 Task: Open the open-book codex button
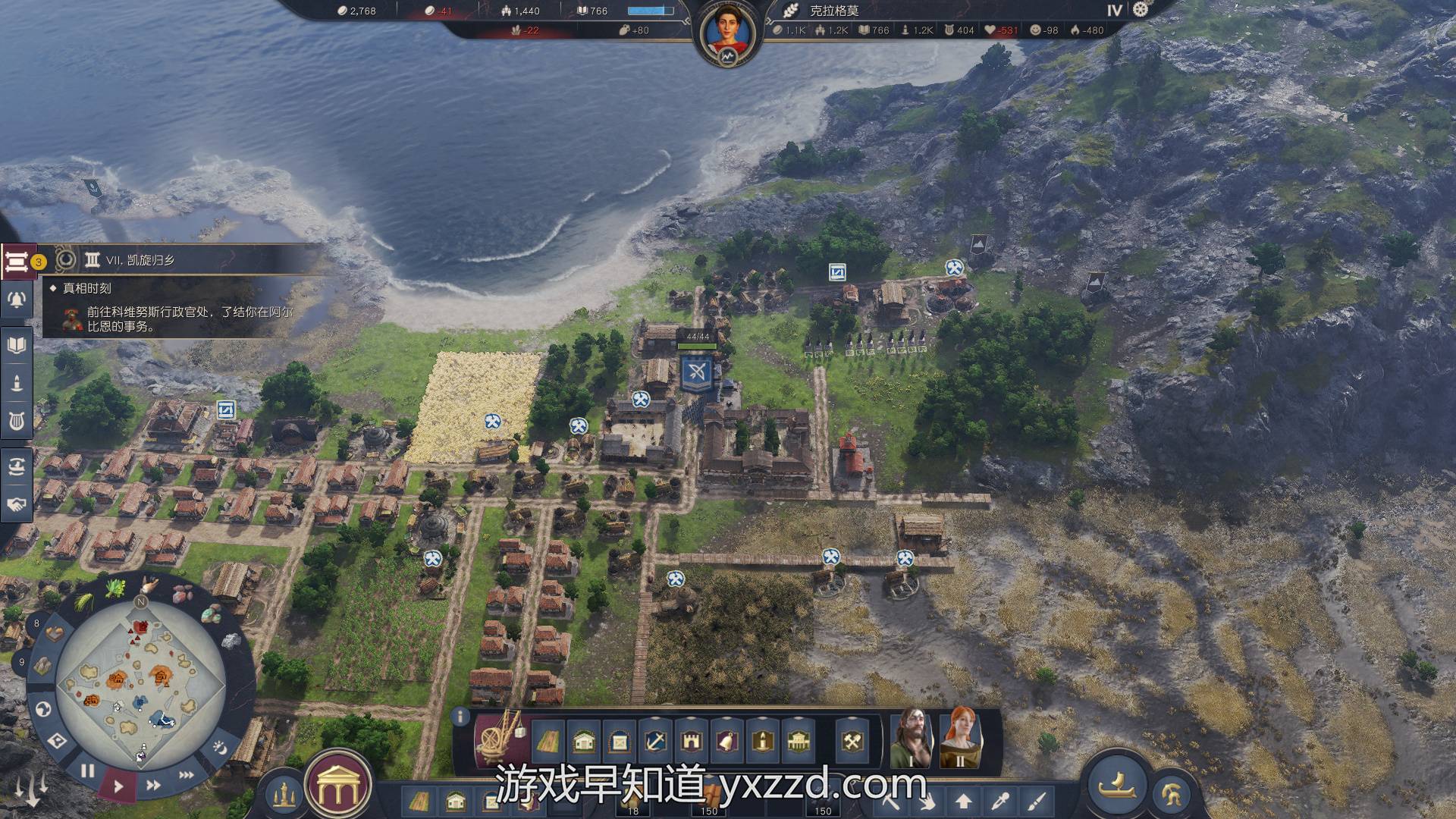[x=16, y=346]
